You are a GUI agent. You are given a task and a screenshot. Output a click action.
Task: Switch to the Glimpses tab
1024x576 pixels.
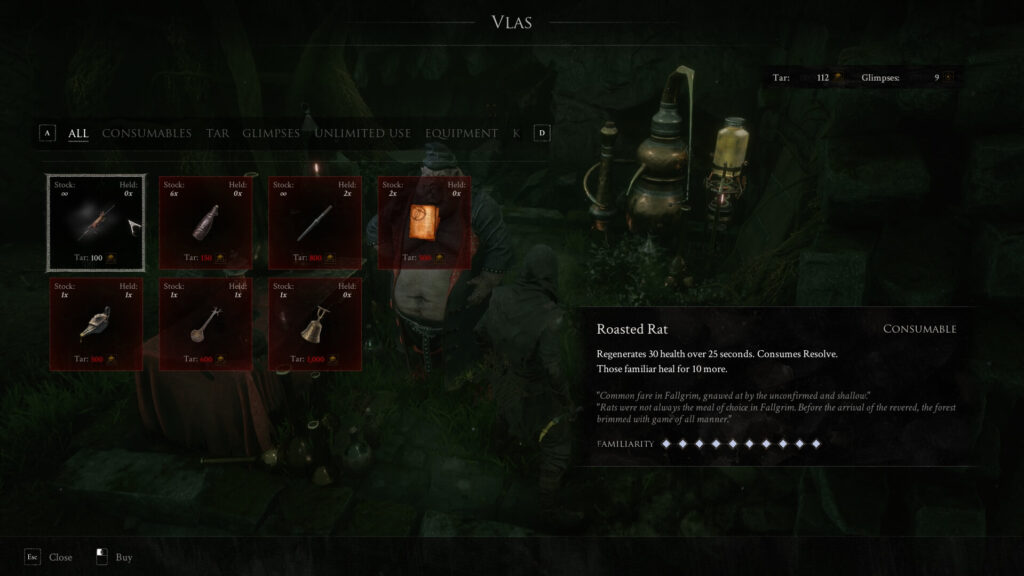tap(271, 133)
